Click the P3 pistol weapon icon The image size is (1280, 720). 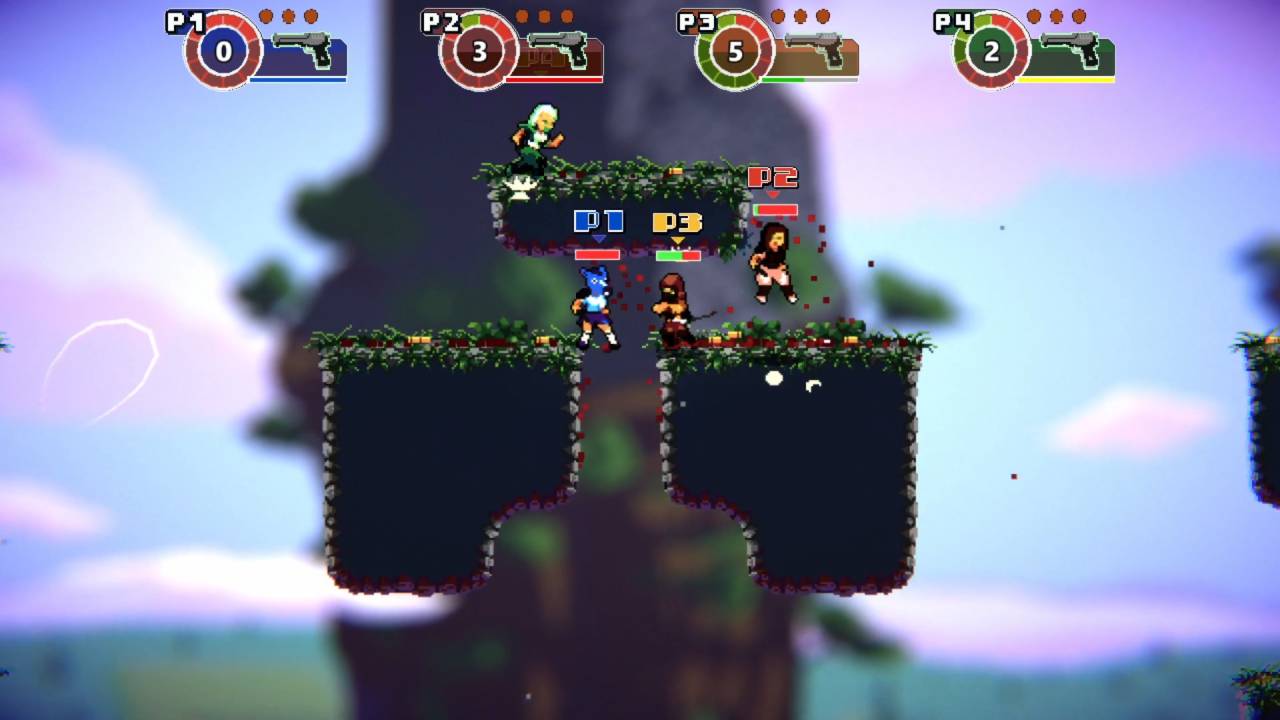(816, 47)
